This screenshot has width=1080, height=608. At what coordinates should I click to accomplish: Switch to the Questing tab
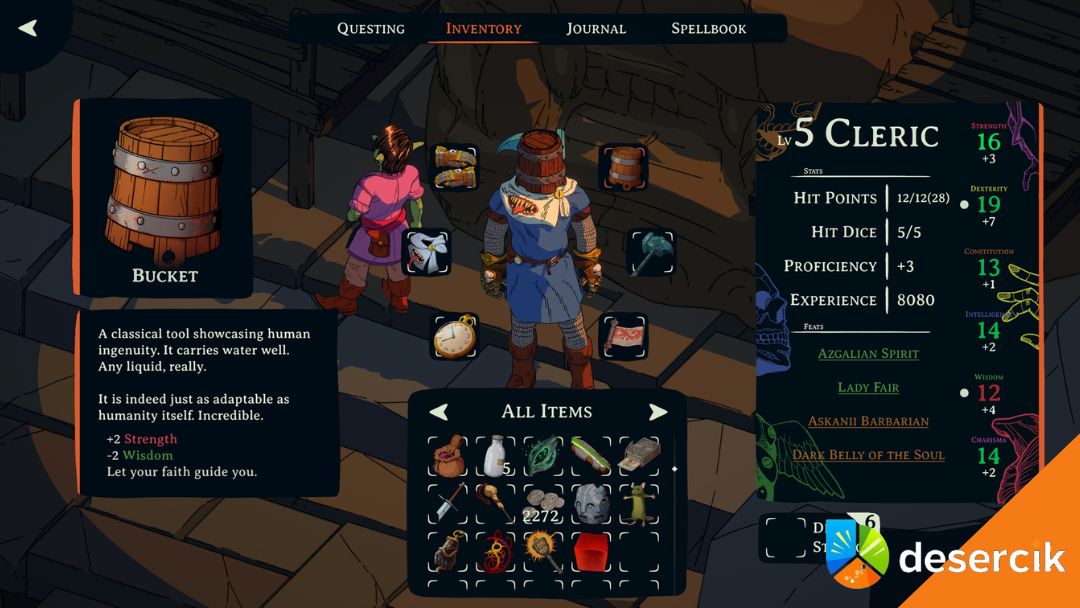pyautogui.click(x=371, y=29)
